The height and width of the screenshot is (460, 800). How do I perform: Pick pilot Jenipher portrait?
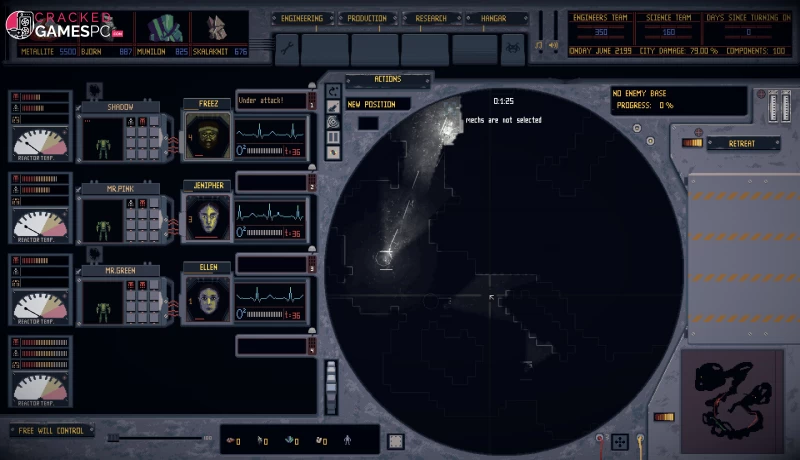pos(207,217)
